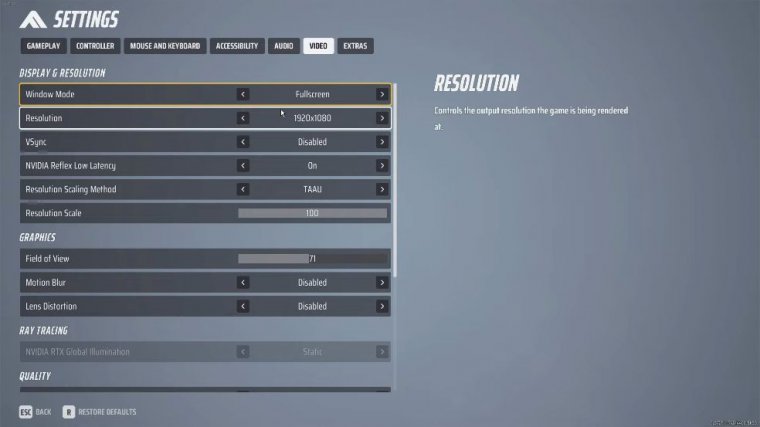Viewport: 760px width, 427px height.
Task: Click the settings list scrollbar
Action: point(395,180)
